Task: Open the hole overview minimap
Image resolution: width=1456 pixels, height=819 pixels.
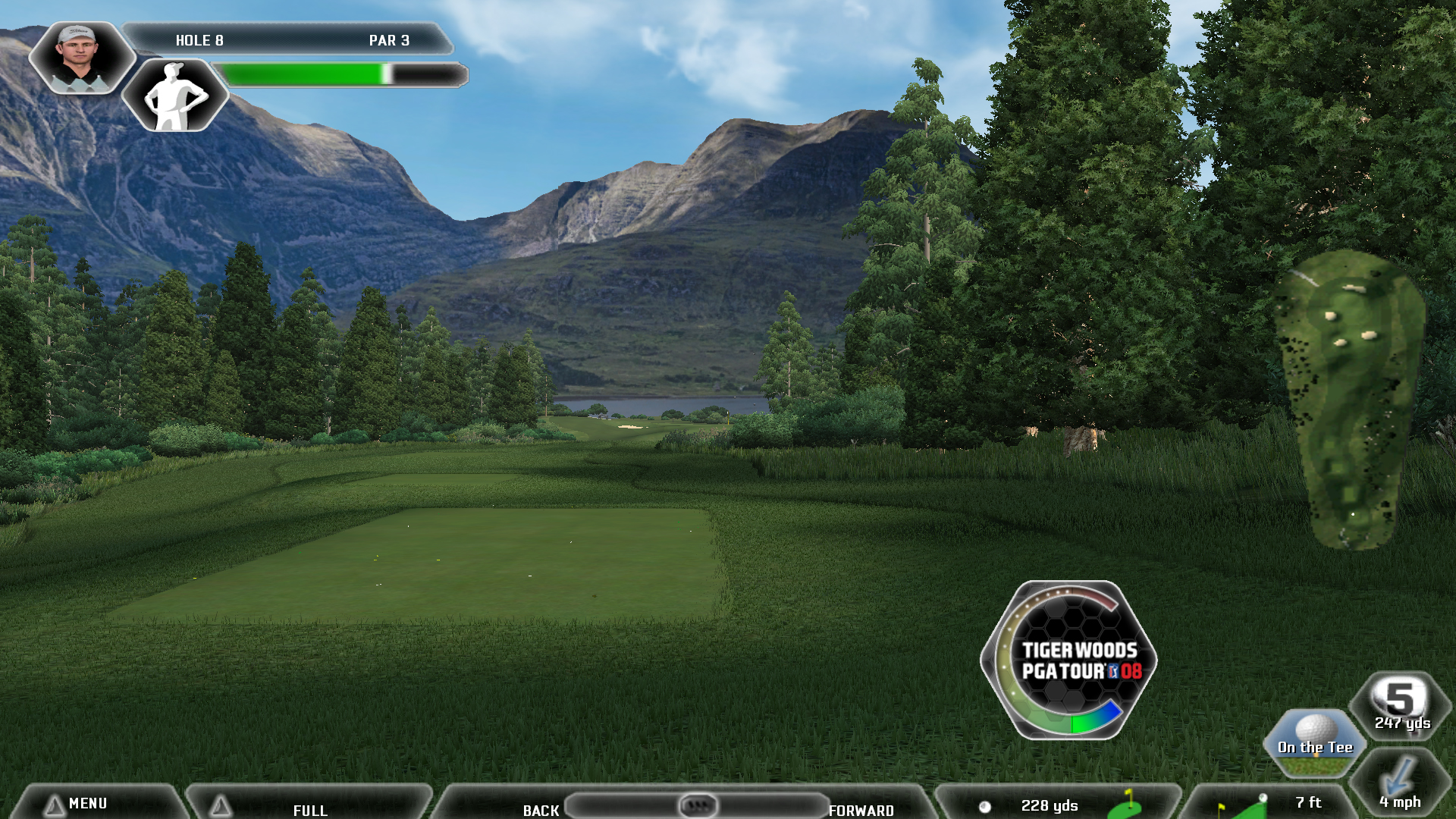Action: click(1350, 398)
